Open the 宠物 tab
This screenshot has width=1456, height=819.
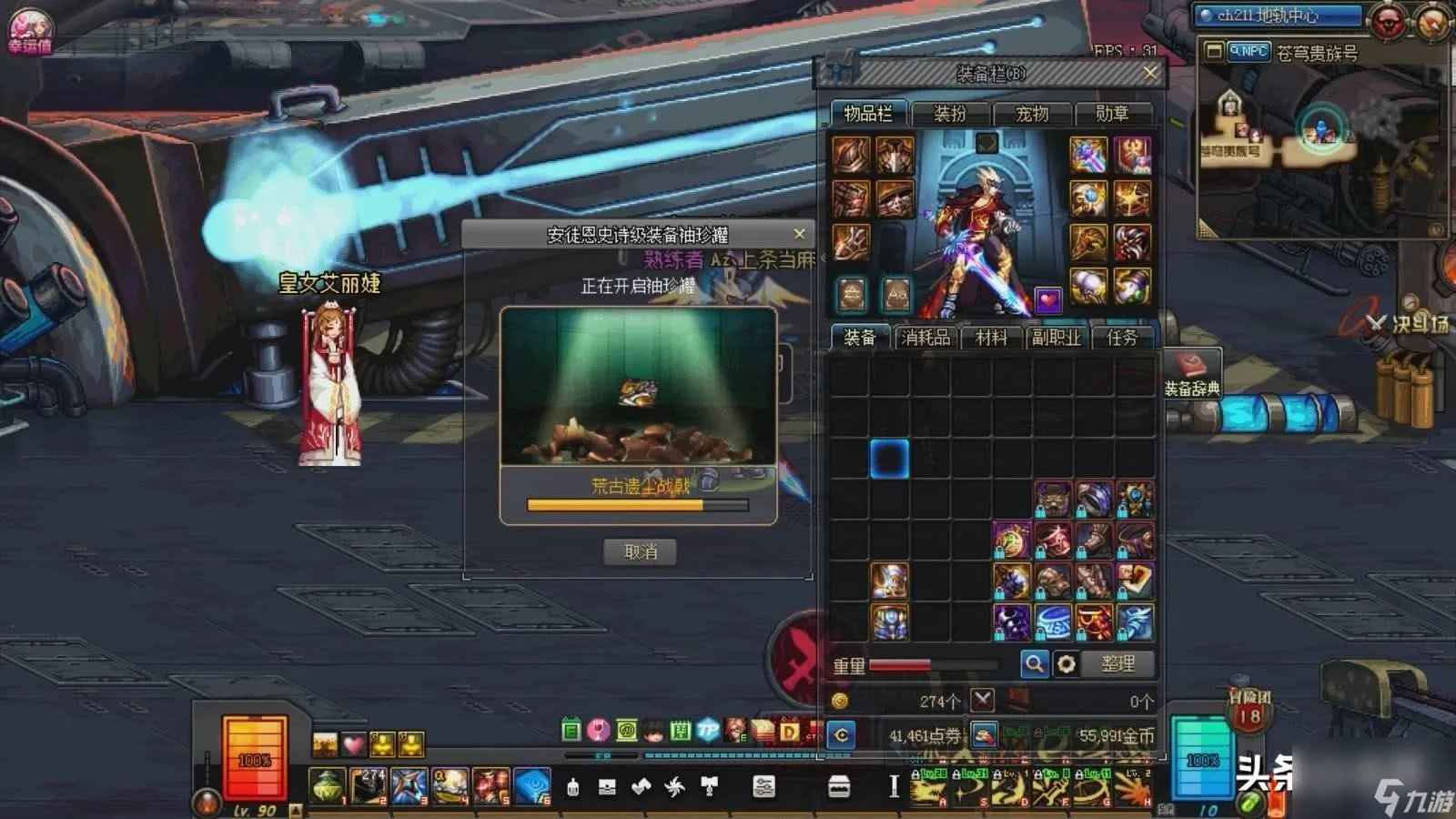click(1032, 114)
